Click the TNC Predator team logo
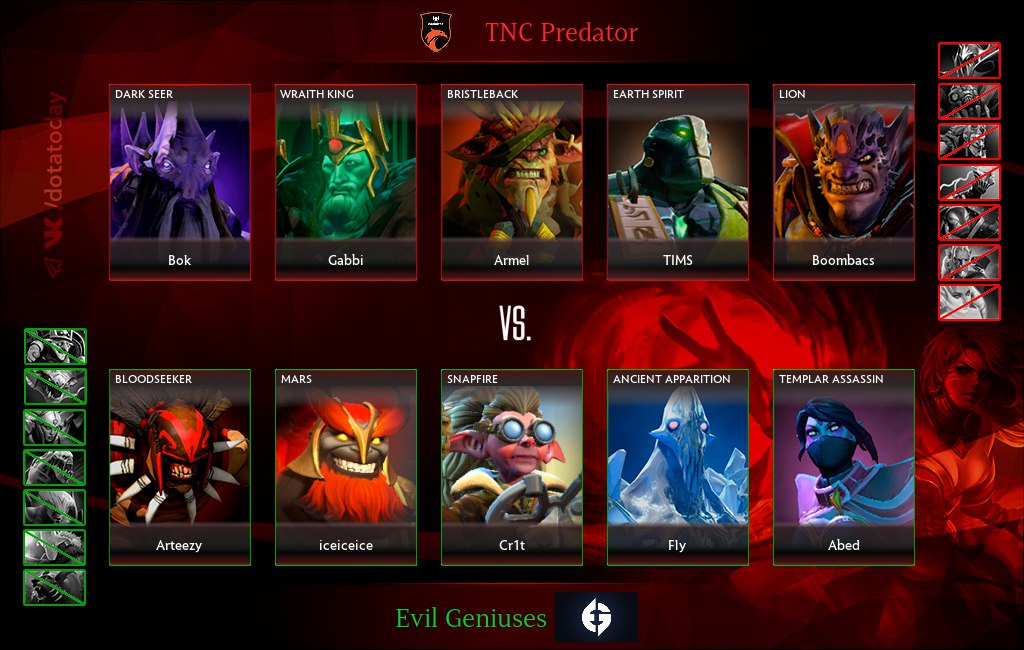Screen dimensions: 1024x650 pyautogui.click(x=436, y=31)
